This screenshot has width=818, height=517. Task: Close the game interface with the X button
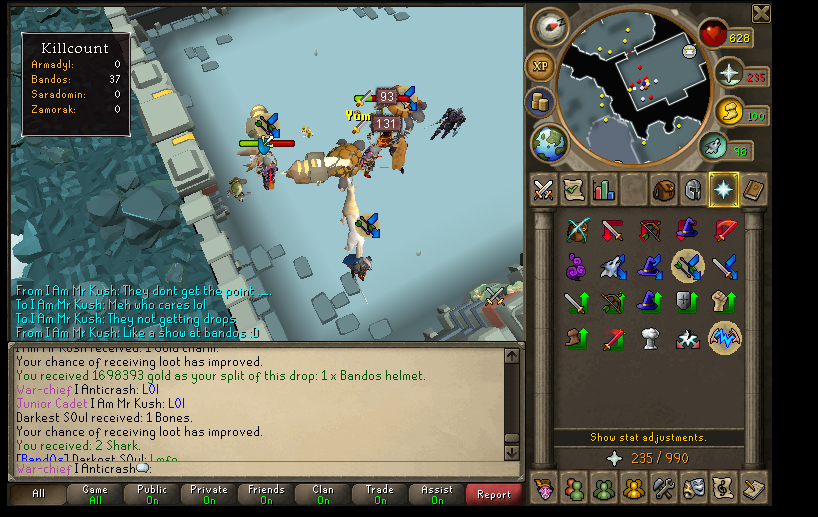(x=761, y=13)
